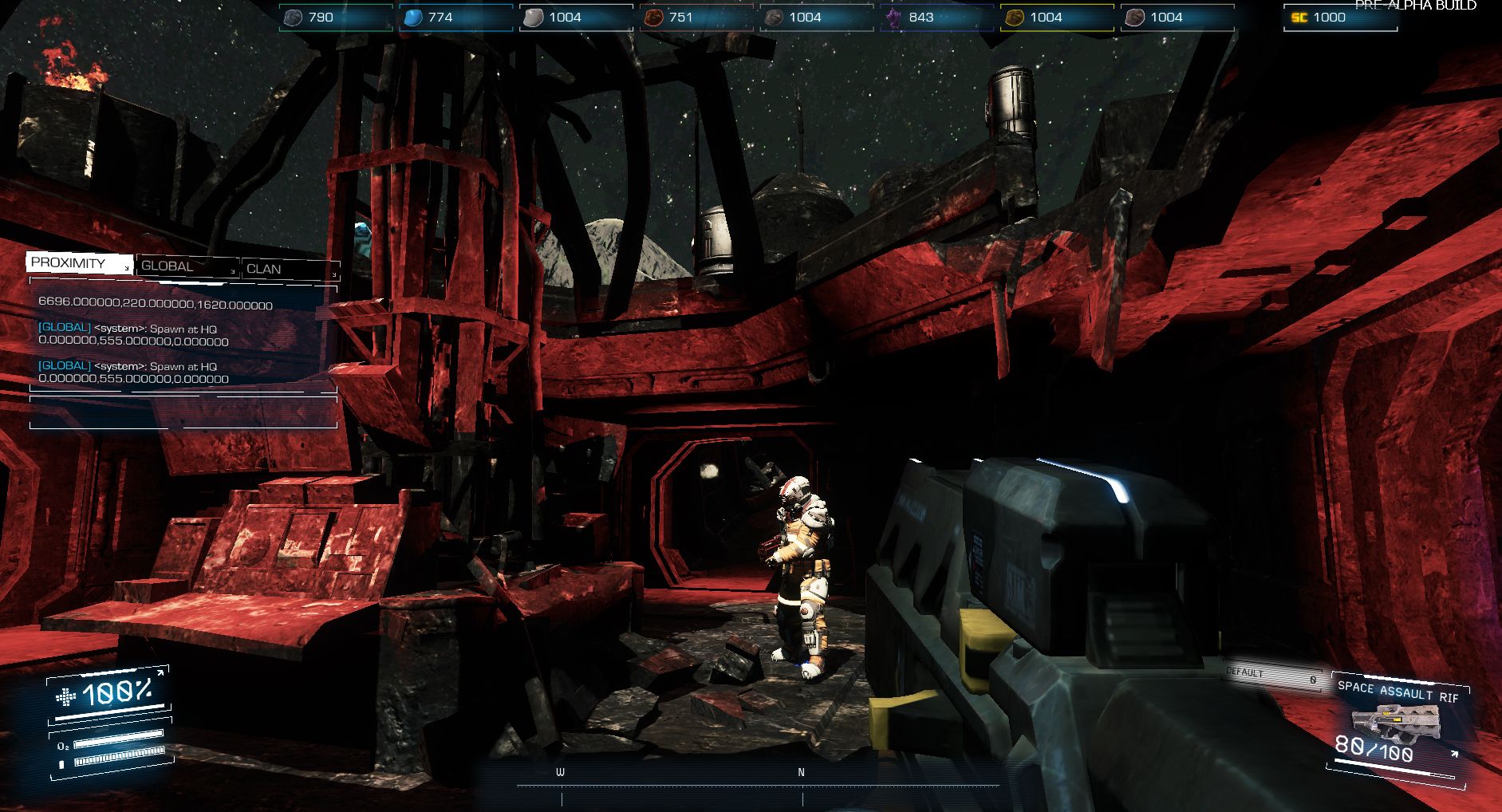Click the health cross icon beside 100%

click(x=65, y=696)
